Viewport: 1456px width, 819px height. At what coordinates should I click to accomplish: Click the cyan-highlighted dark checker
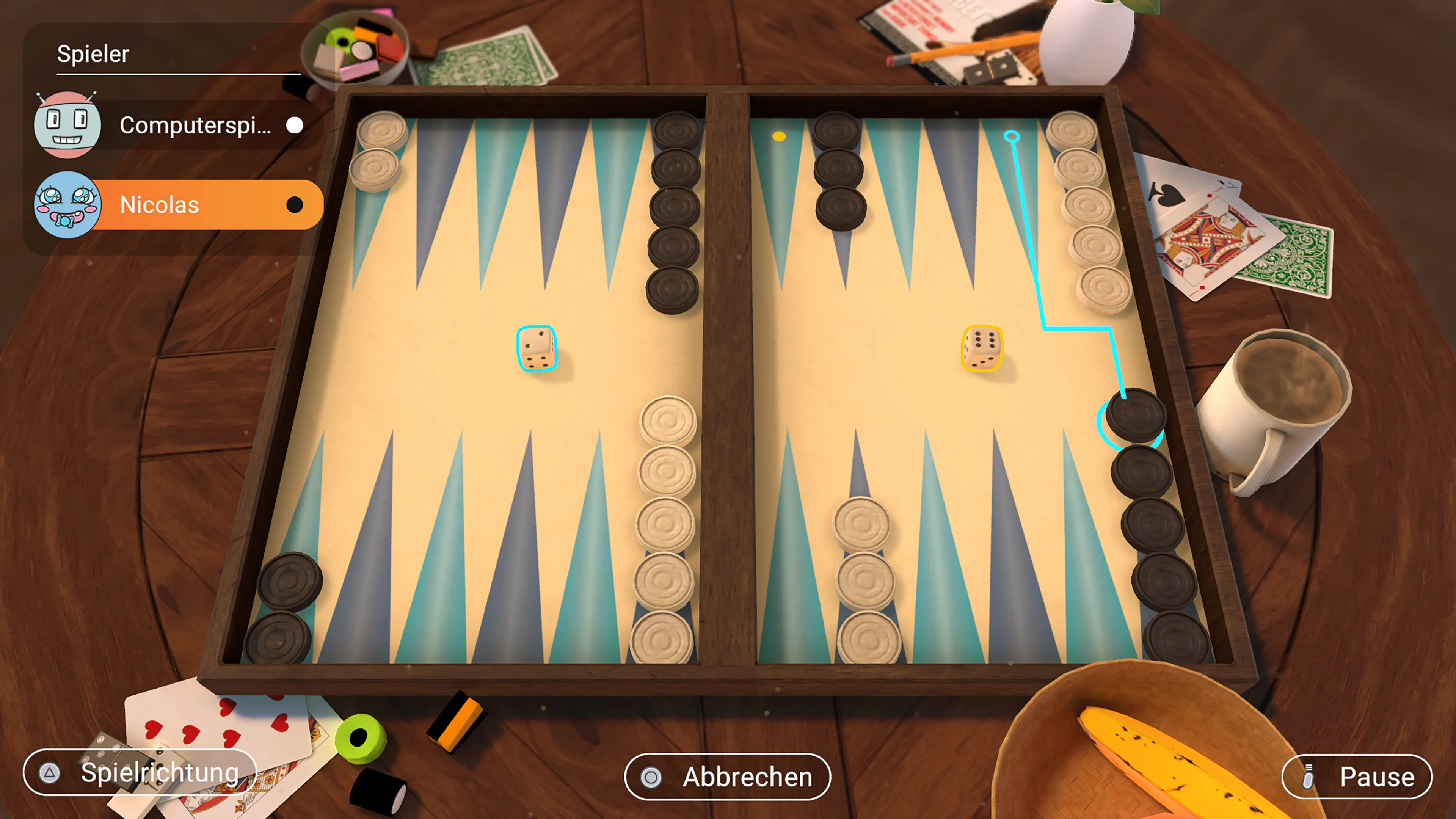1135,416
